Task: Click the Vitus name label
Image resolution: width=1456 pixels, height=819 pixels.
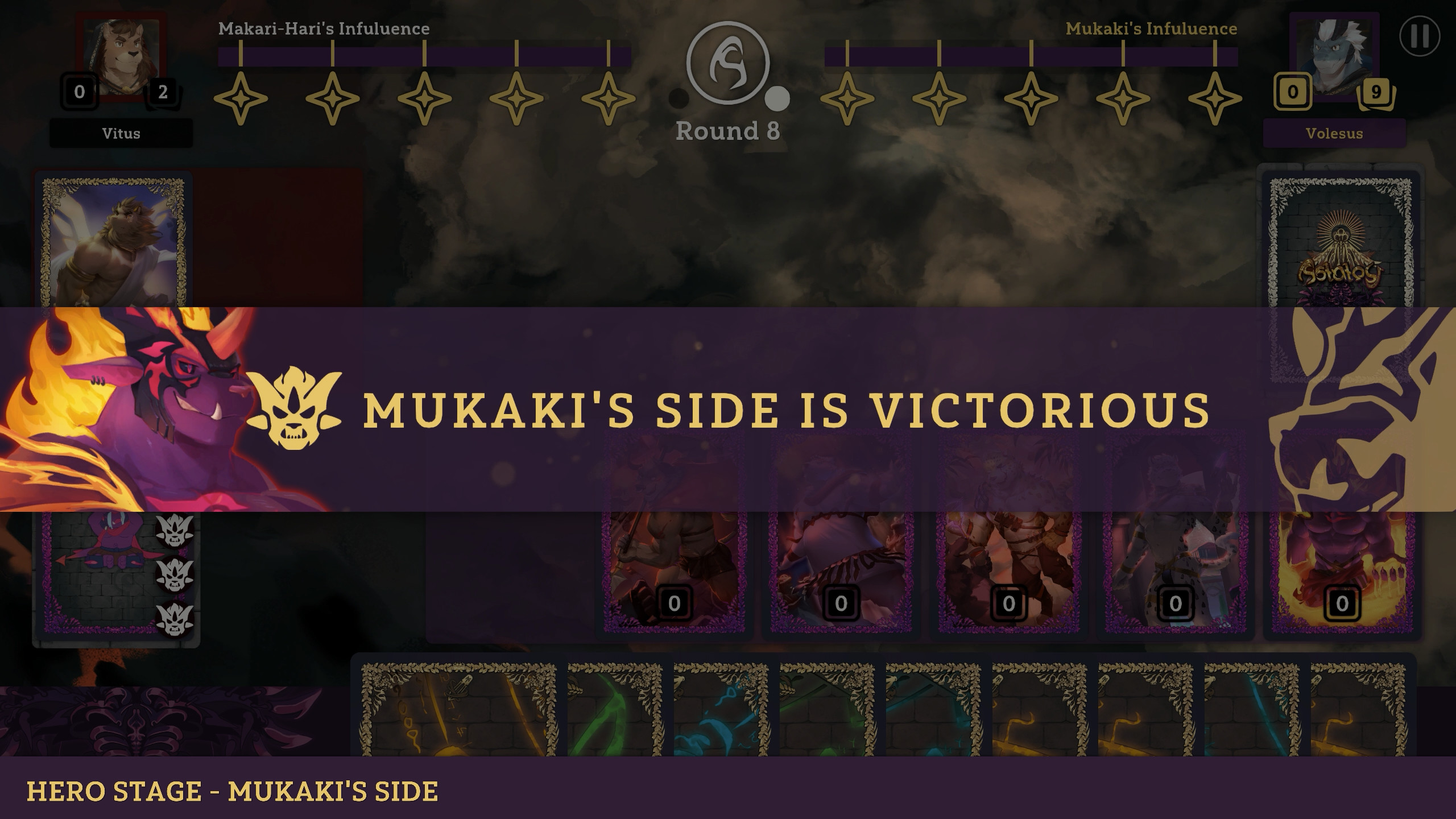Action: click(121, 134)
